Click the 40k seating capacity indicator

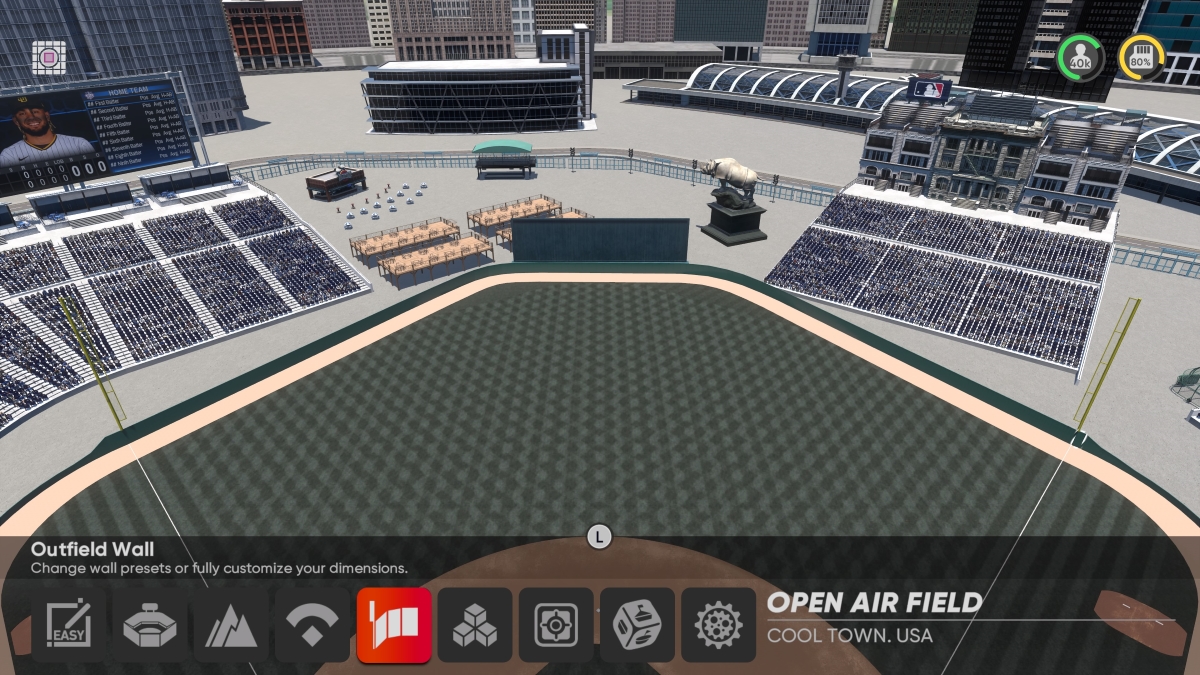pos(1080,58)
